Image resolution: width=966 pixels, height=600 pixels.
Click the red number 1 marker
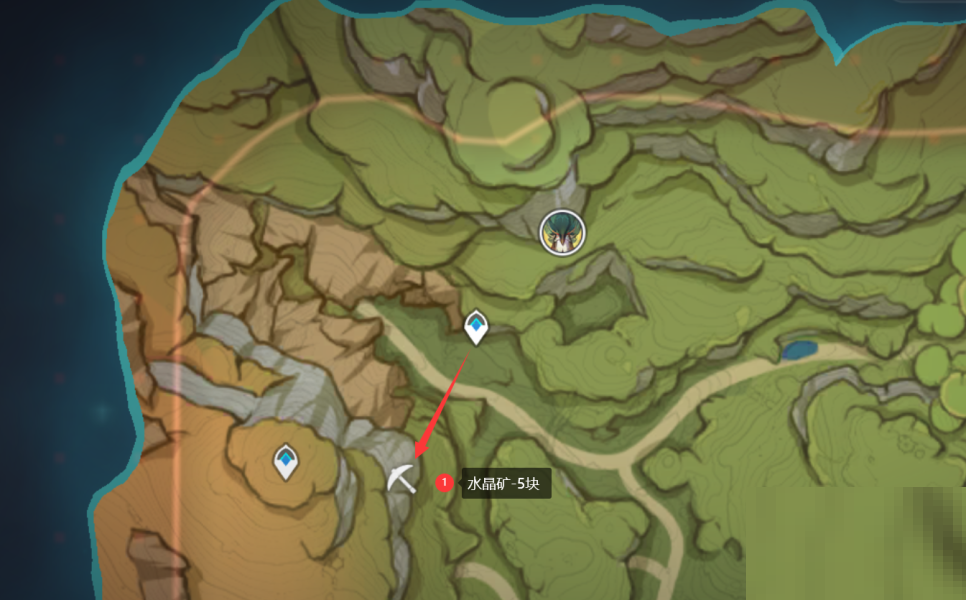tap(445, 483)
